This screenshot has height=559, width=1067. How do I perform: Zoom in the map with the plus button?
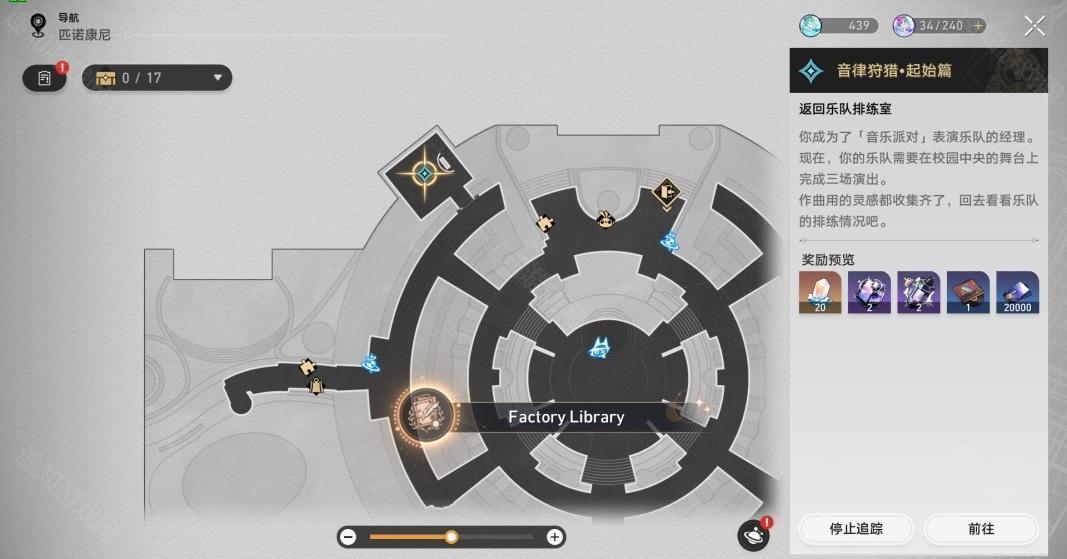pos(554,537)
